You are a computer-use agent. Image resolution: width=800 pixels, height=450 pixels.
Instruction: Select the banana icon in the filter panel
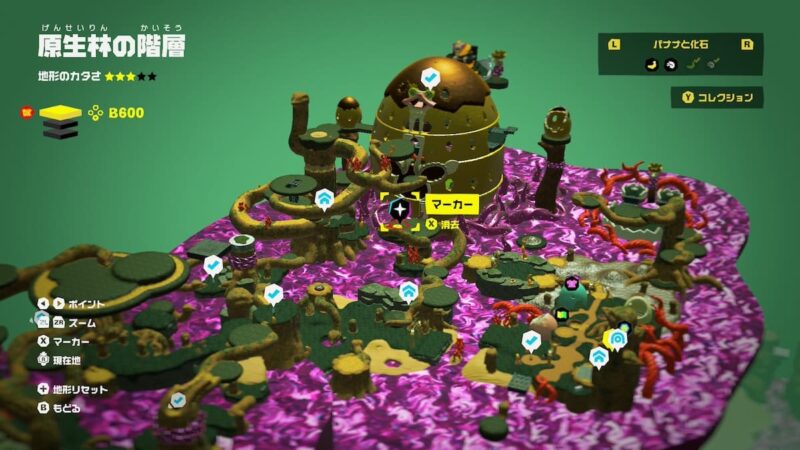(650, 64)
